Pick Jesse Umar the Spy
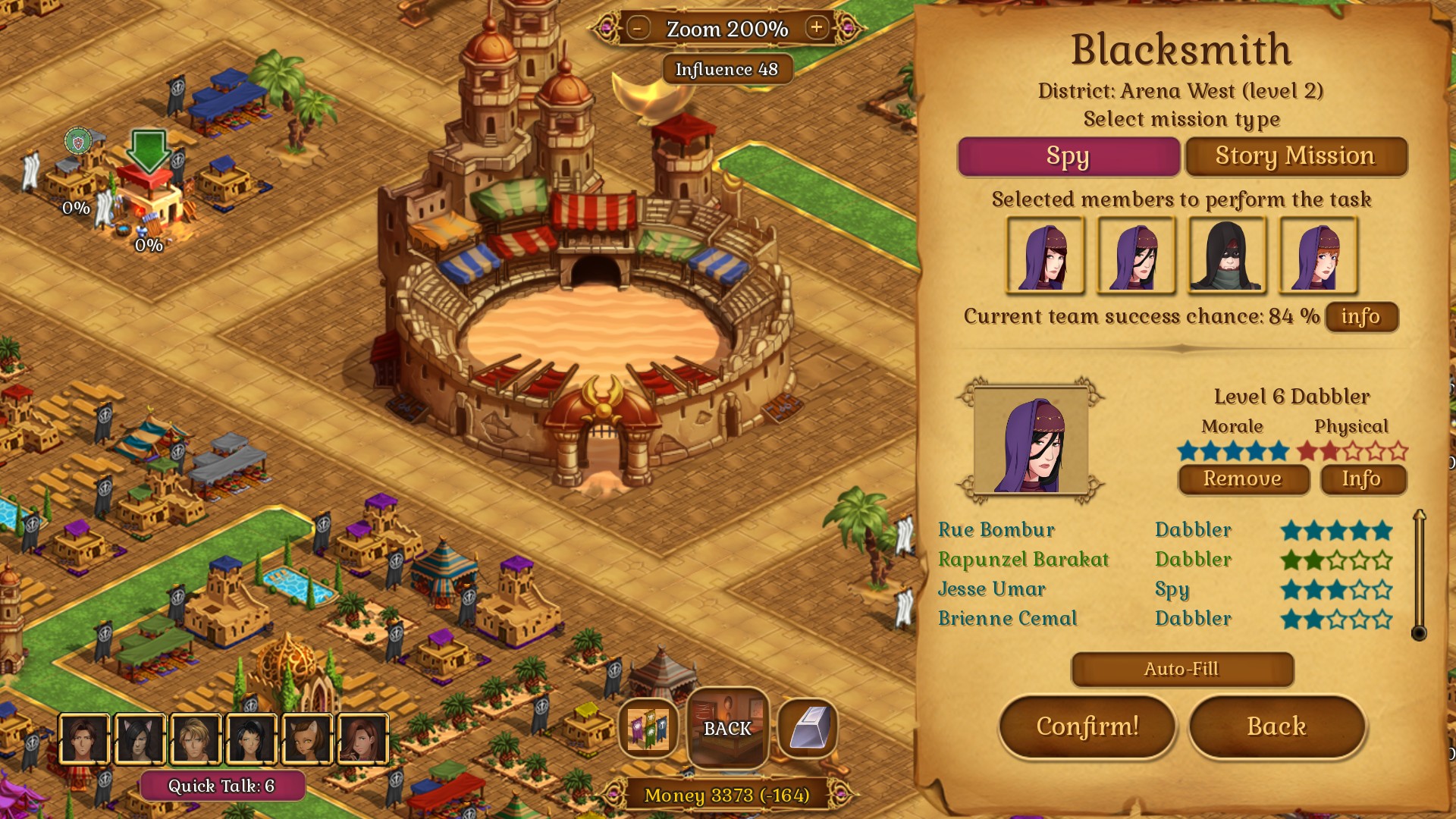The width and height of the screenshot is (1456, 819). 991,589
